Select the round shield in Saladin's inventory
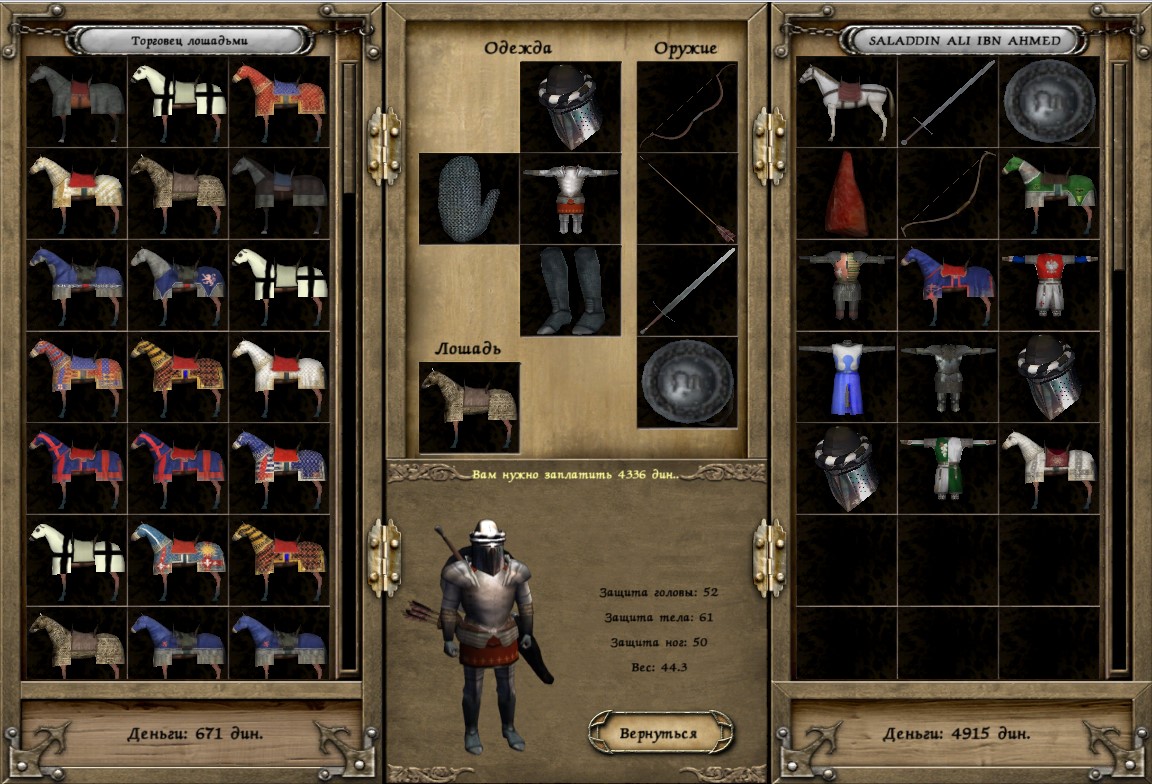 [1049, 102]
